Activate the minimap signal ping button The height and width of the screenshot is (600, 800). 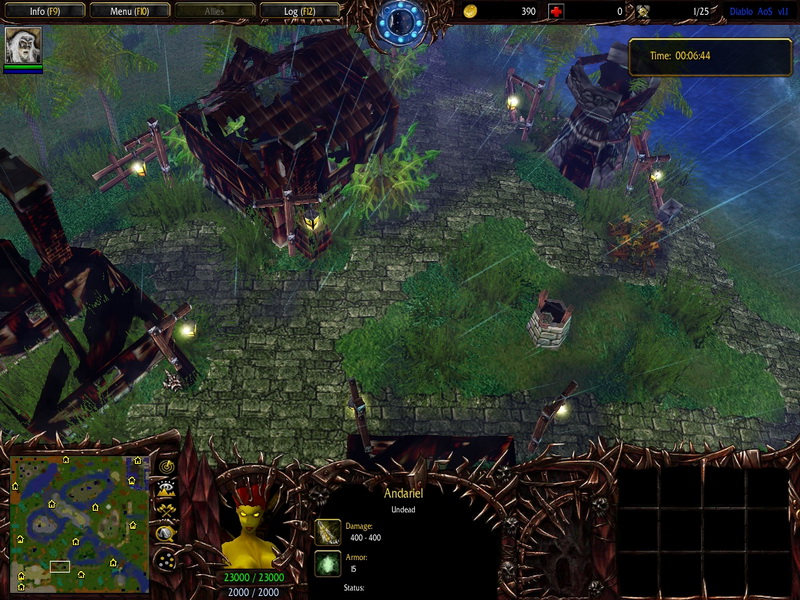pyautogui.click(x=166, y=467)
